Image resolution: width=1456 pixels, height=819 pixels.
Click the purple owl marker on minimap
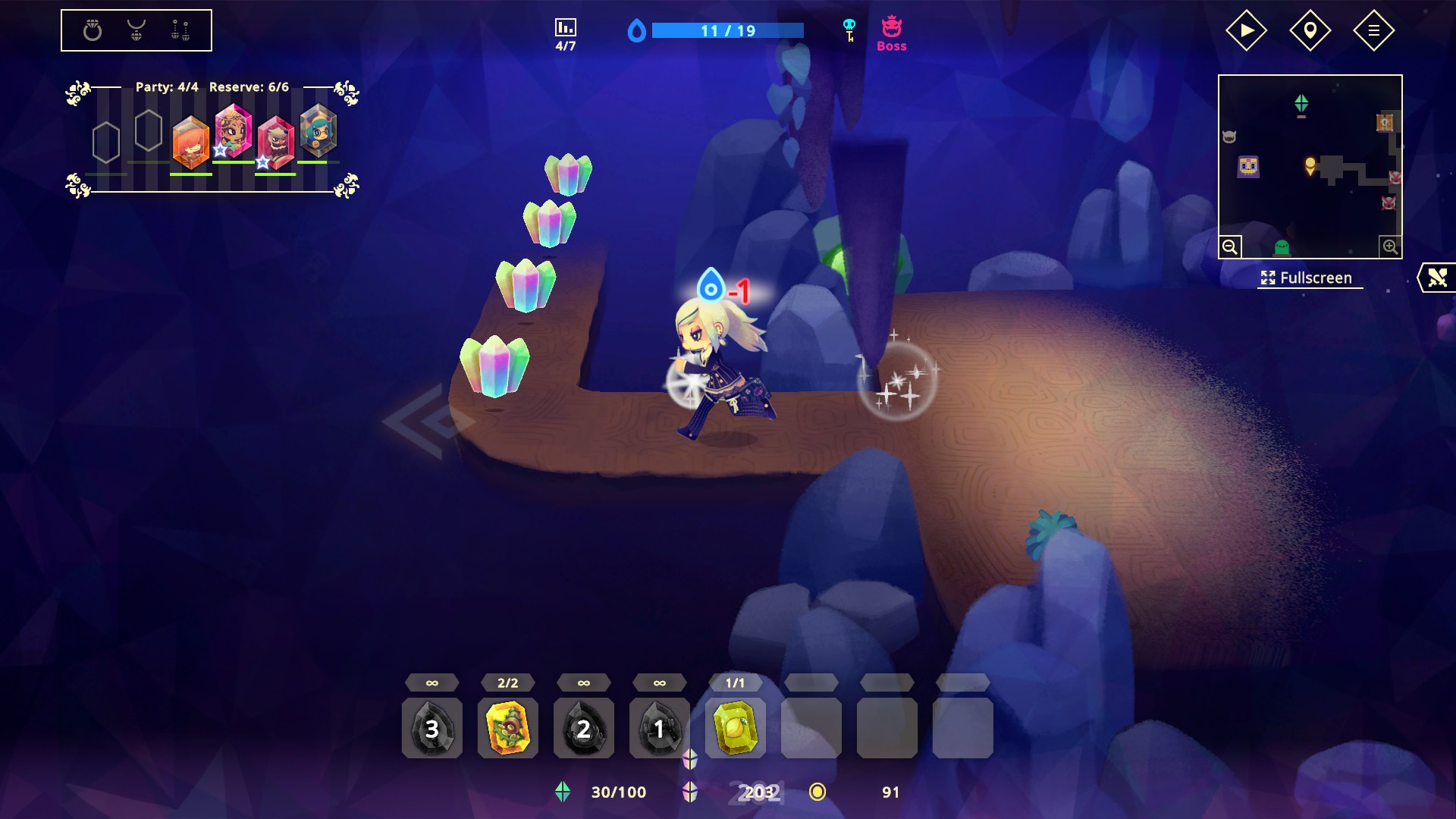(1248, 166)
